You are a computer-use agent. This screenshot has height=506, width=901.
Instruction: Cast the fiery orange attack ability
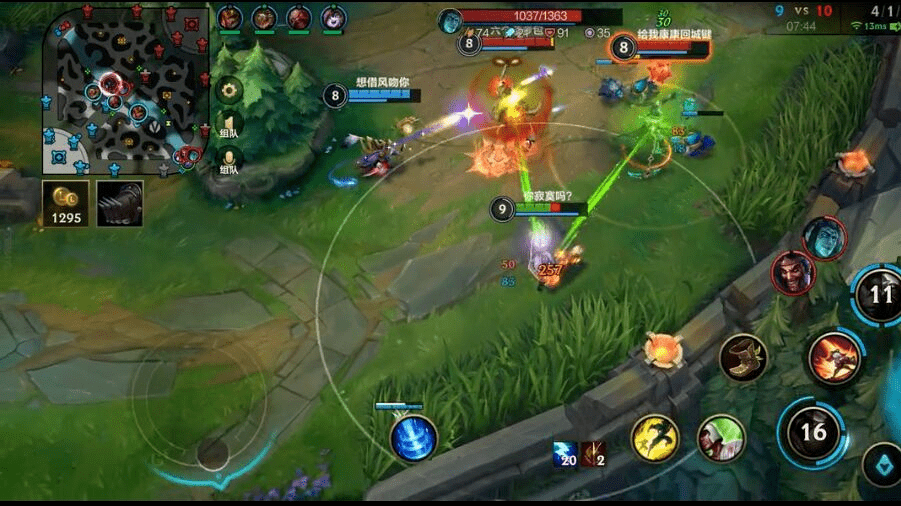[833, 358]
